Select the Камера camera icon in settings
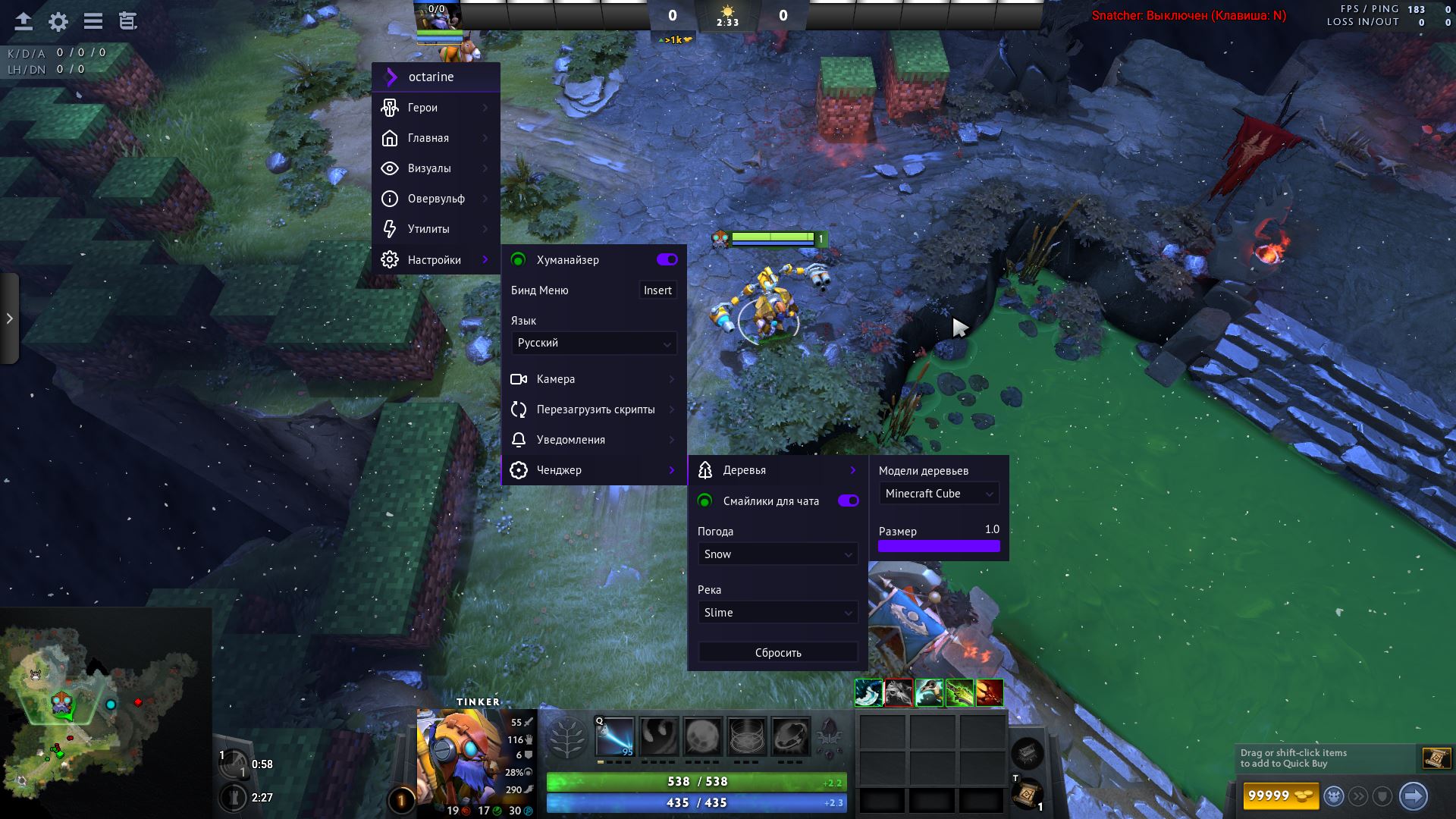Image resolution: width=1456 pixels, height=819 pixels. [519, 379]
